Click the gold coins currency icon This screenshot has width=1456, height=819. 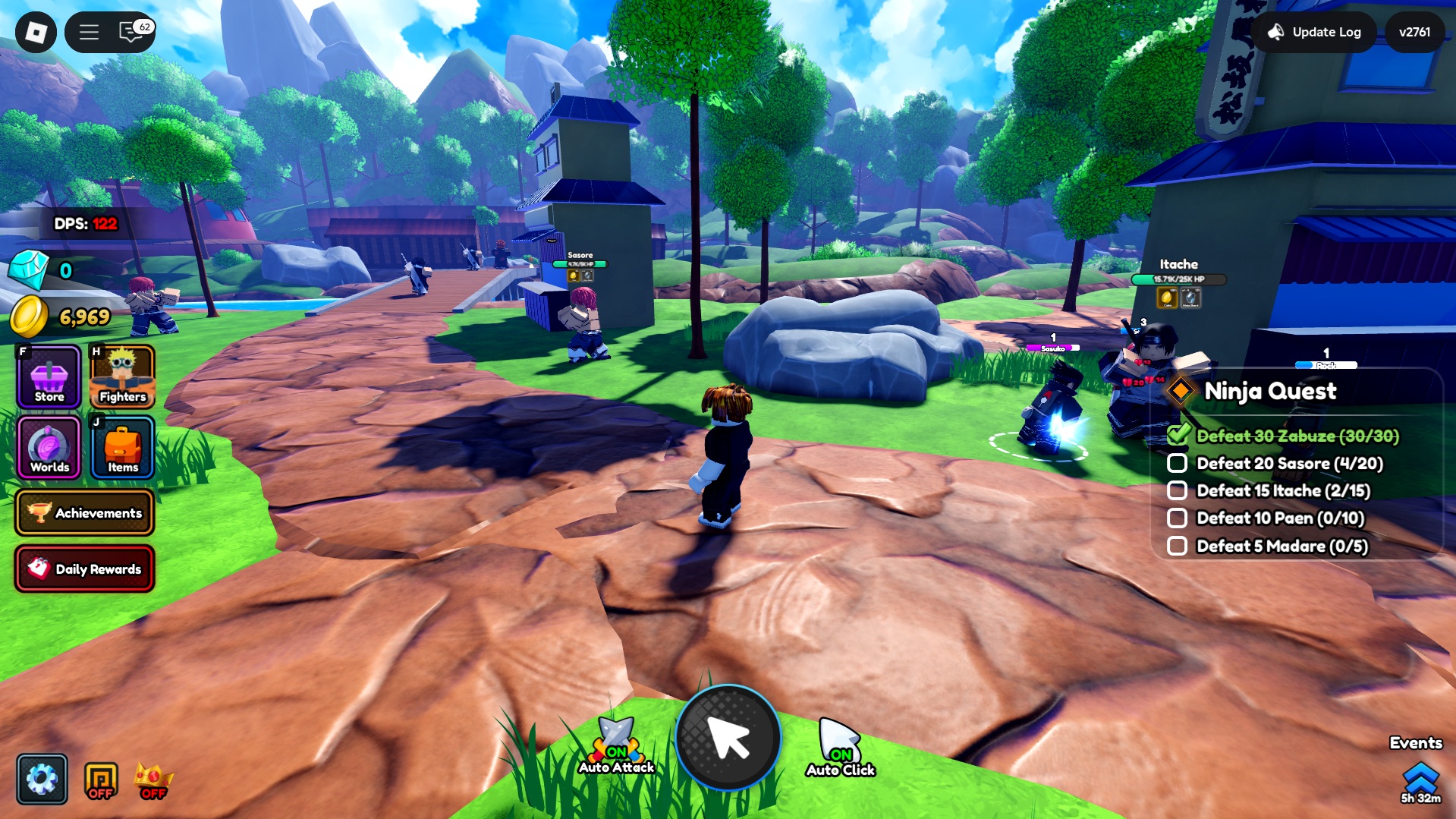click(x=29, y=317)
